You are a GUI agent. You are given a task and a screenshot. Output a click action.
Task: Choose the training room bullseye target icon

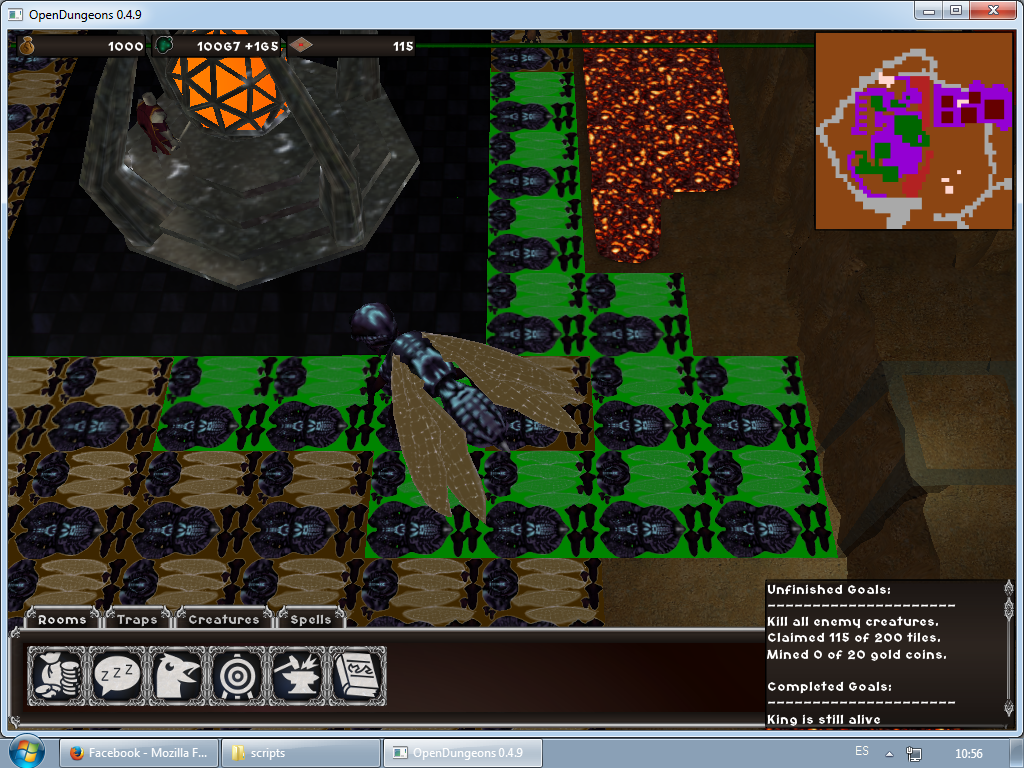point(237,675)
